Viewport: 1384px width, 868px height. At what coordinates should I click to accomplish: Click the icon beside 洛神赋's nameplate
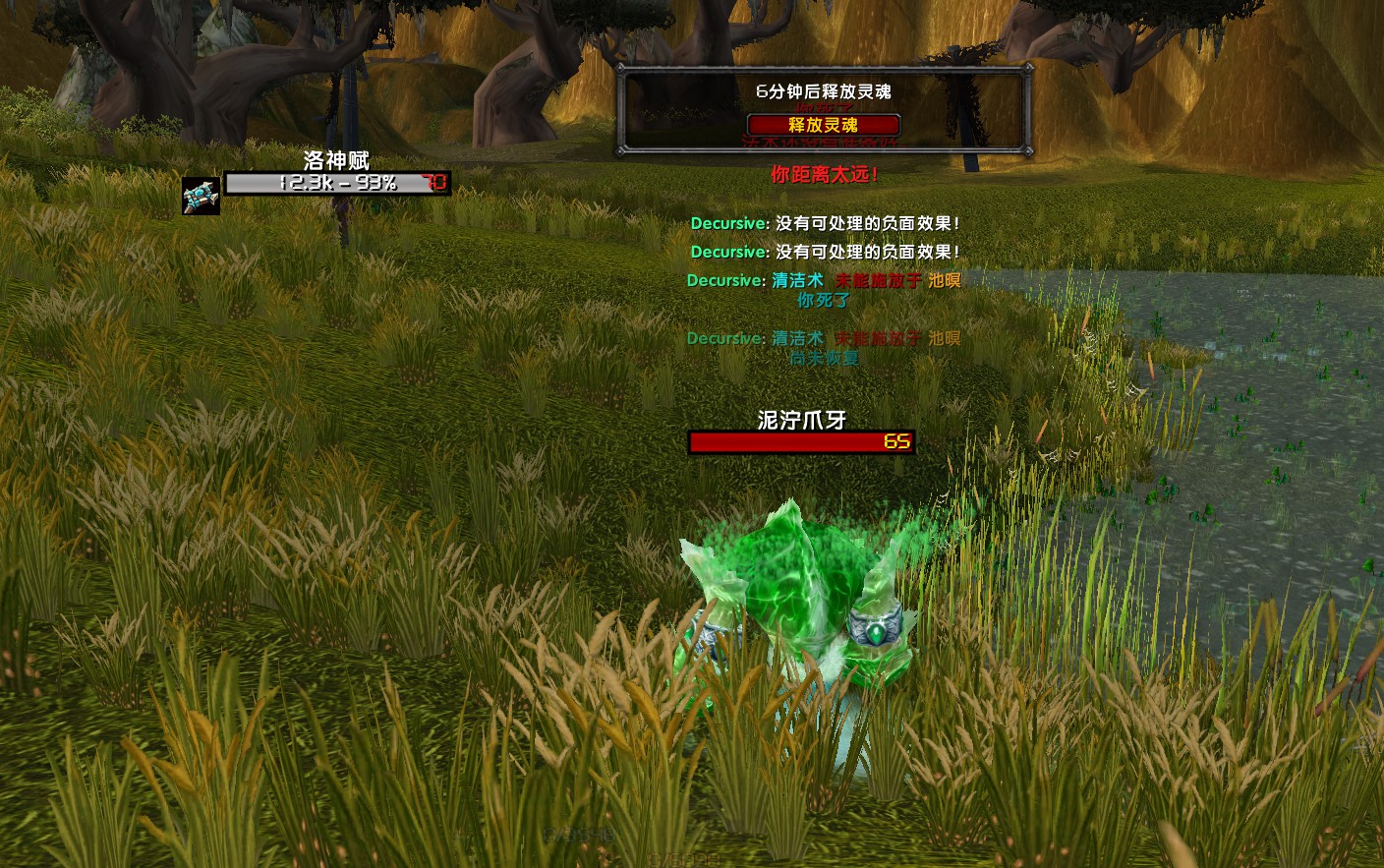coord(201,196)
